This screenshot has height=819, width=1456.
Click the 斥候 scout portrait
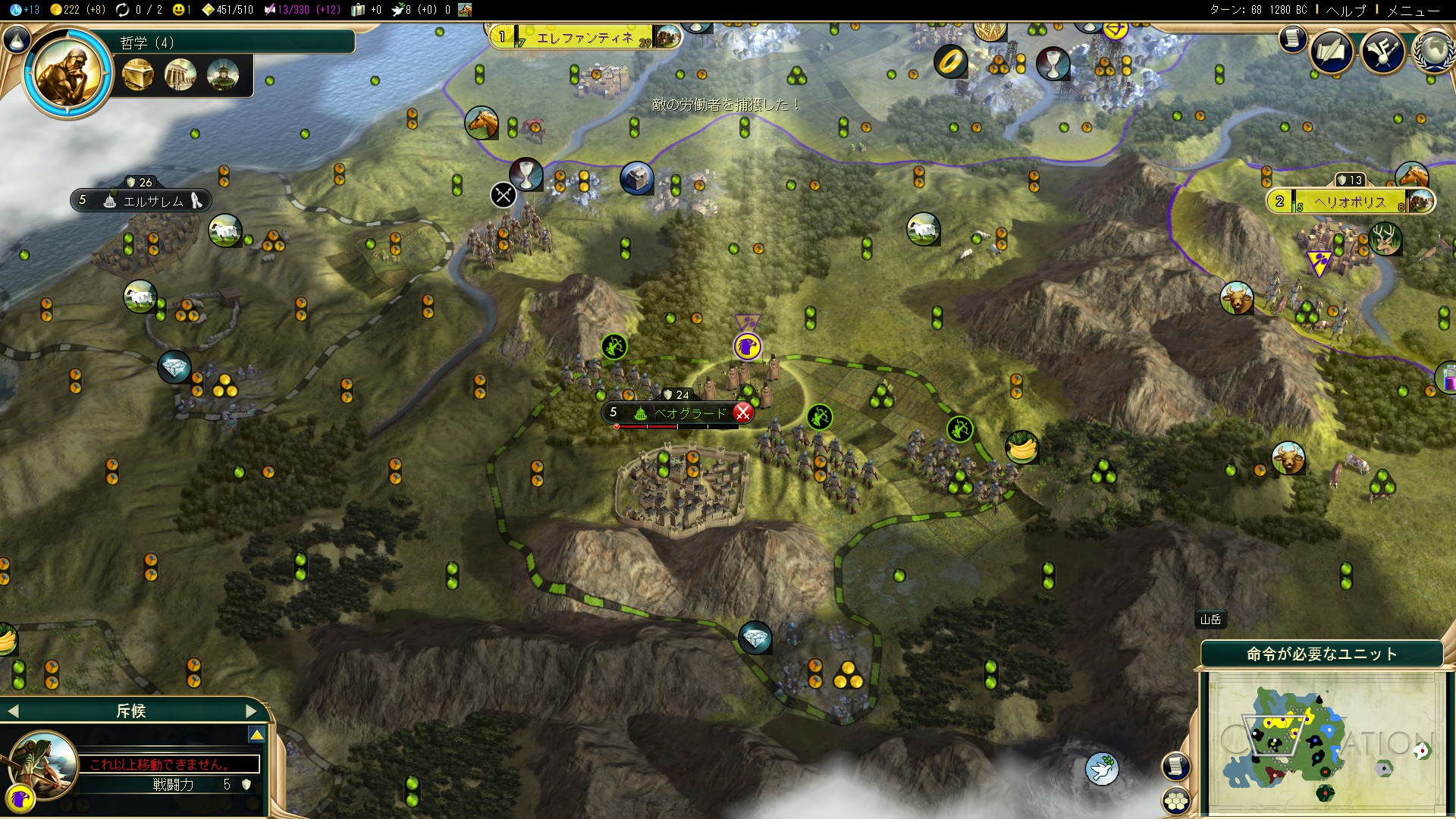43,762
